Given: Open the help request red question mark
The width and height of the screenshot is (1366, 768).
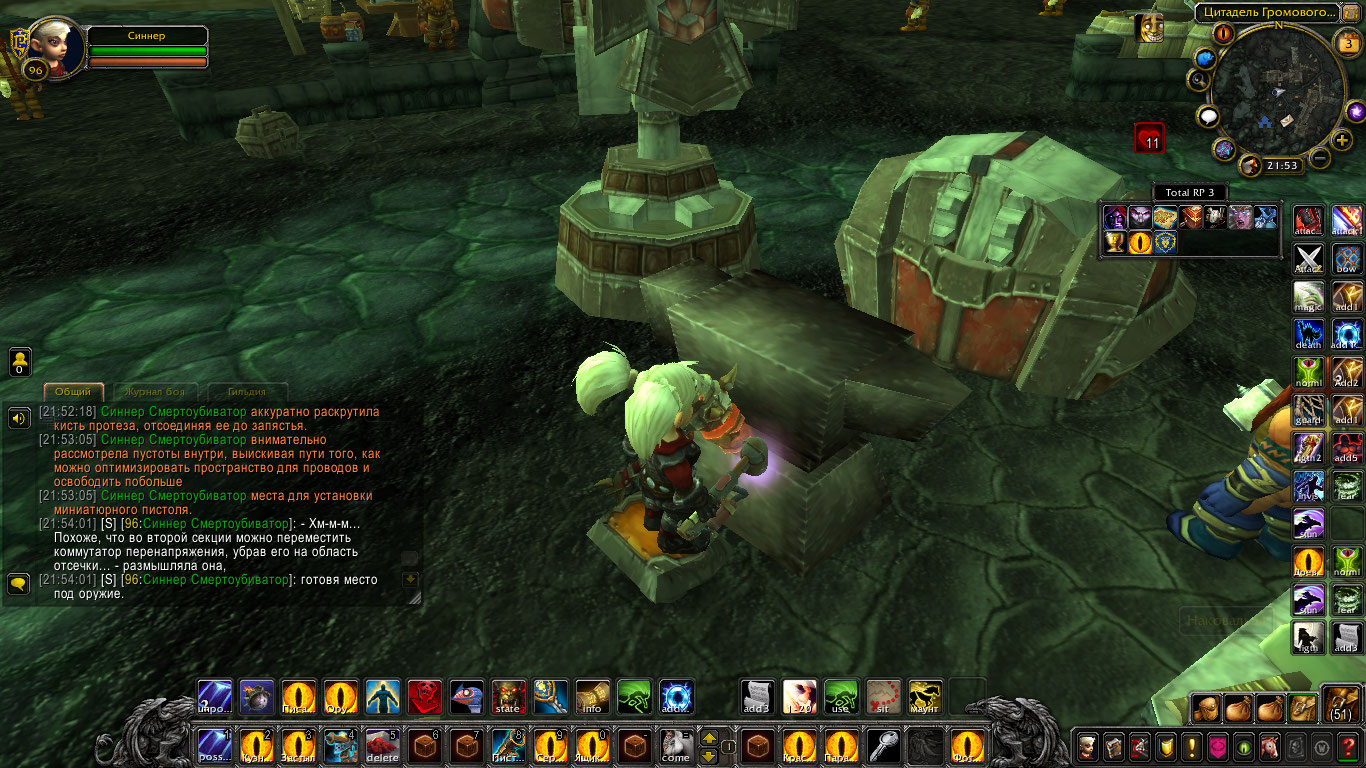Looking at the screenshot, I should click(x=1348, y=746).
